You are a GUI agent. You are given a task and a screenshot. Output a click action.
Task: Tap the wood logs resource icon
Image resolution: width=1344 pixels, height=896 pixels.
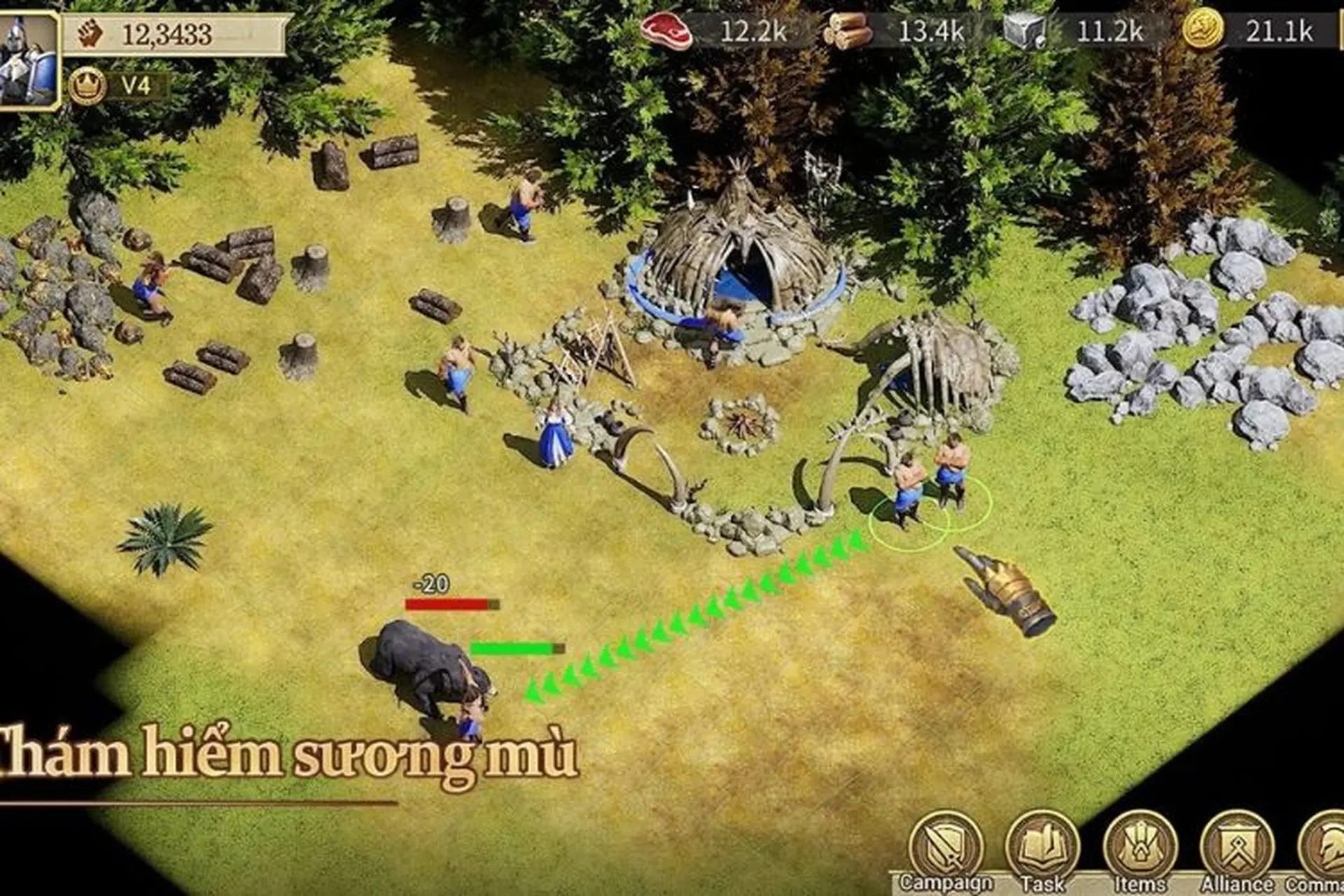tap(847, 31)
